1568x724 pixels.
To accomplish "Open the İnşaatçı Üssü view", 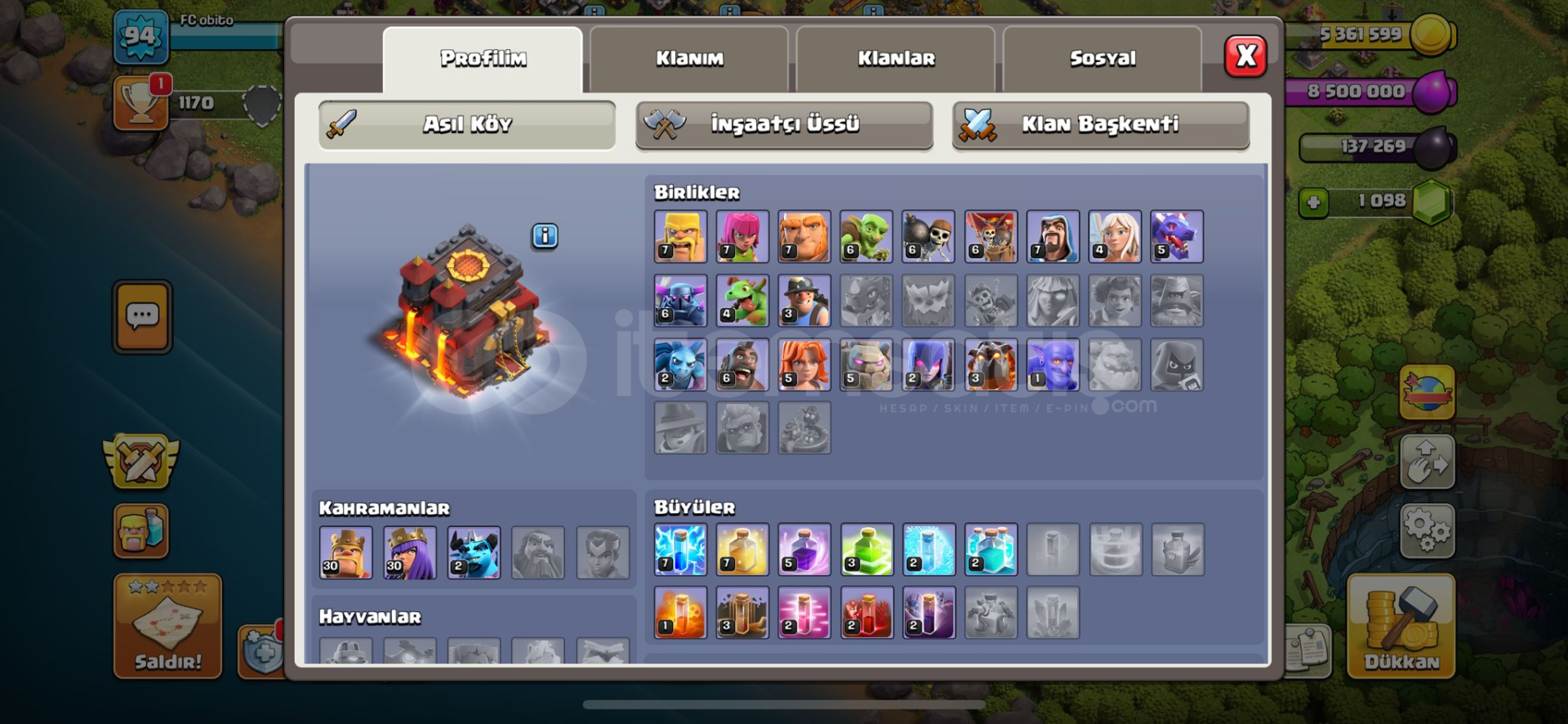I will (x=784, y=125).
